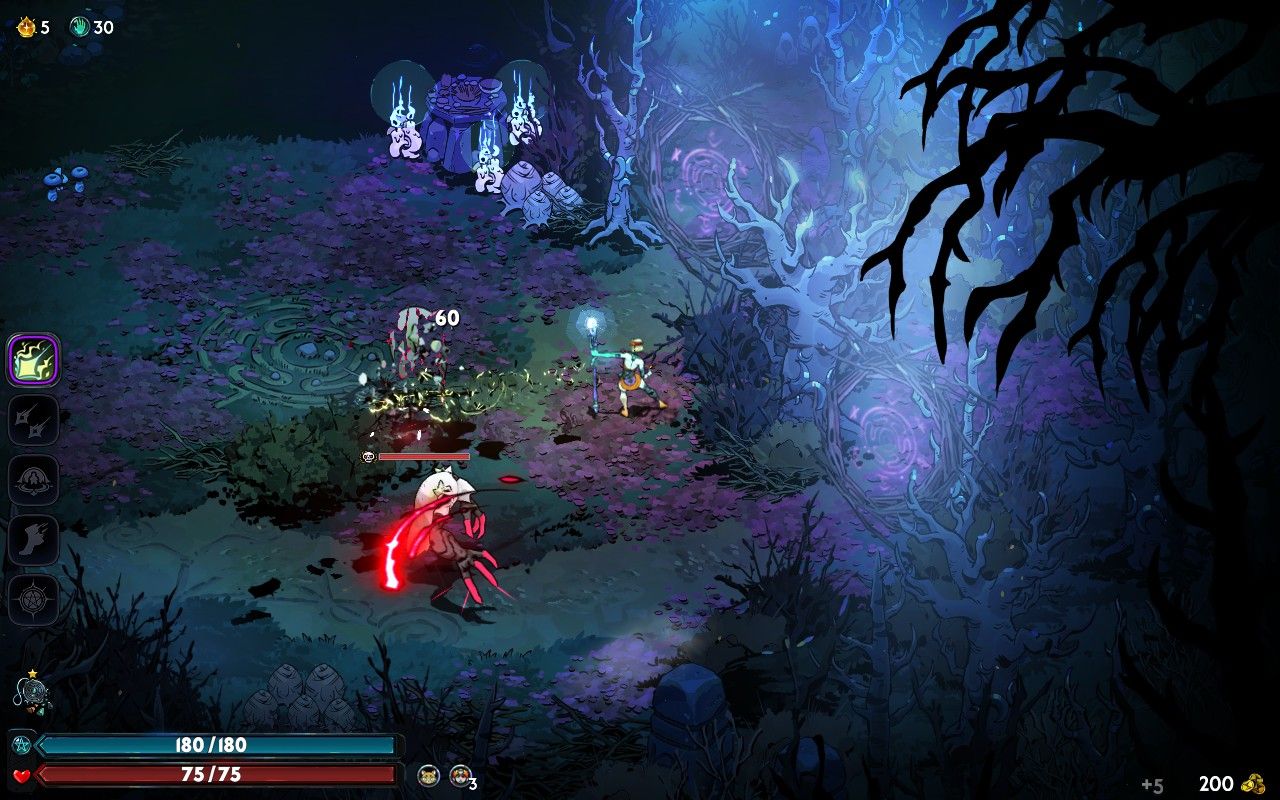
Task: Click the cat familiar icon
Action: click(430, 775)
